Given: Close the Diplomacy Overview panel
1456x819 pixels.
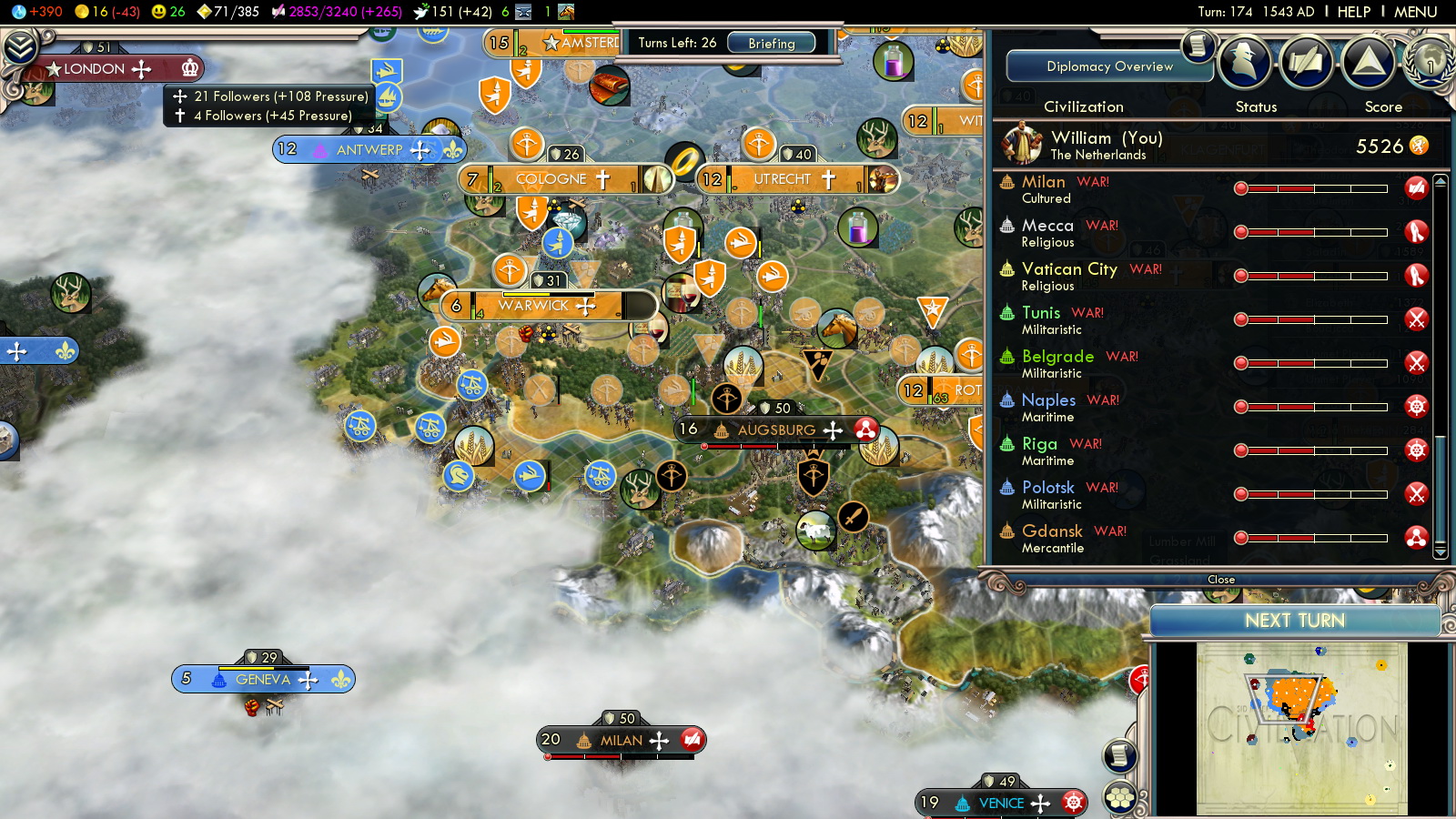Looking at the screenshot, I should (x=1220, y=580).
